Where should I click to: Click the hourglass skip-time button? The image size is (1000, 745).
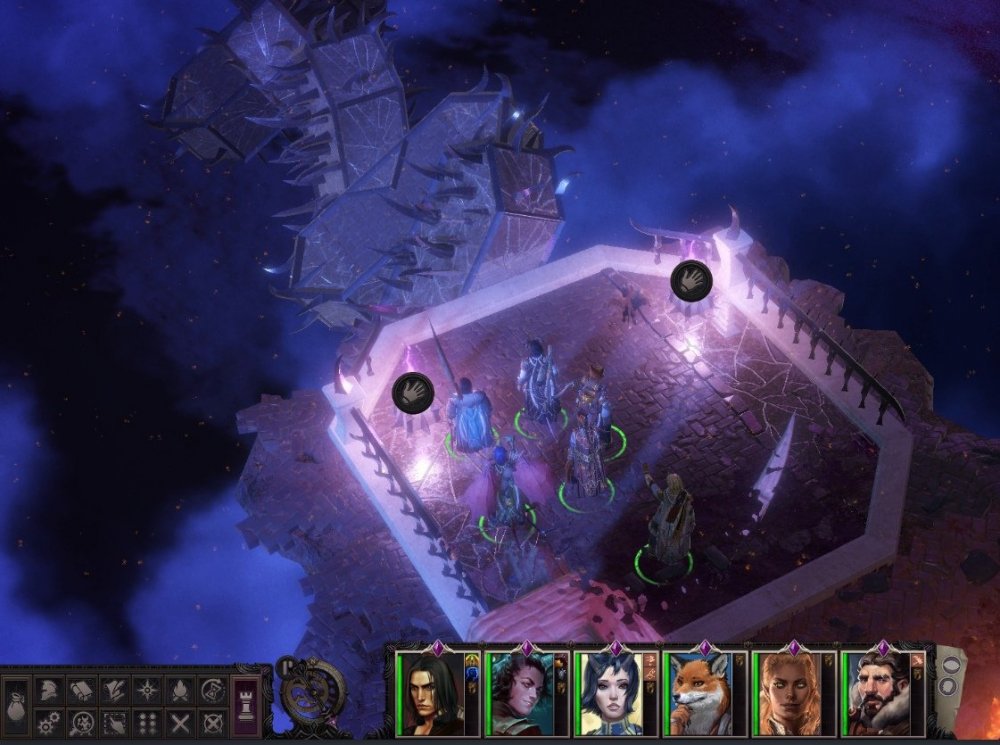(x=212, y=690)
